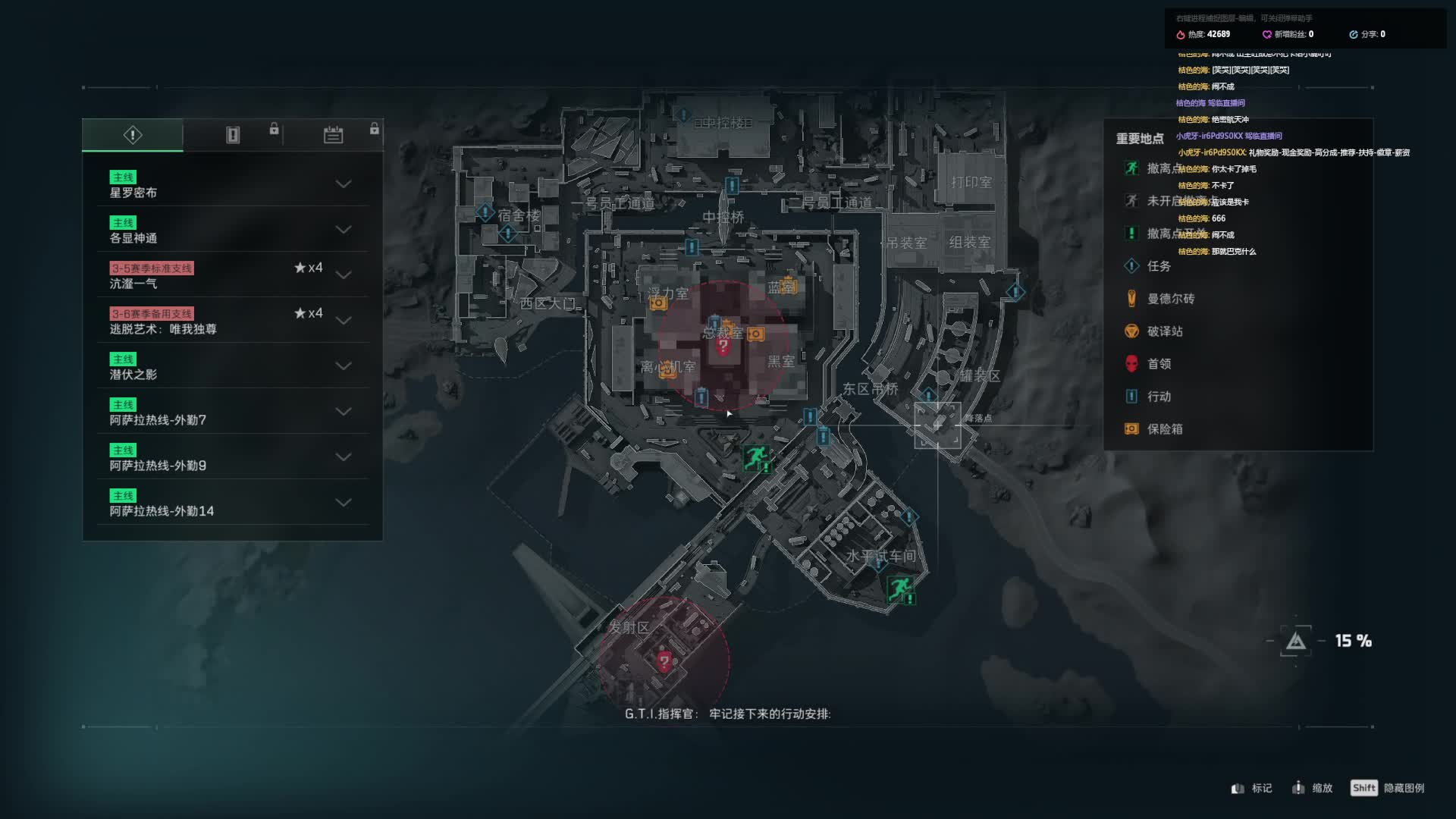Expand the 星罗密布 mission entry
The height and width of the screenshot is (819, 1456).
coord(344,184)
